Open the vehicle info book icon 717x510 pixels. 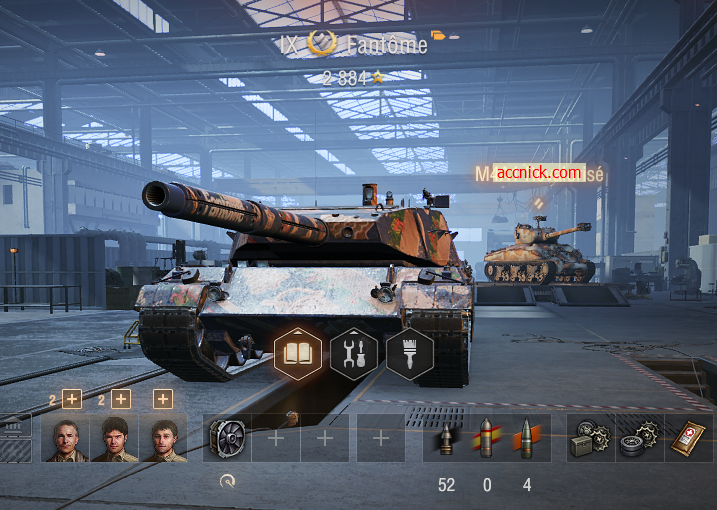297,353
